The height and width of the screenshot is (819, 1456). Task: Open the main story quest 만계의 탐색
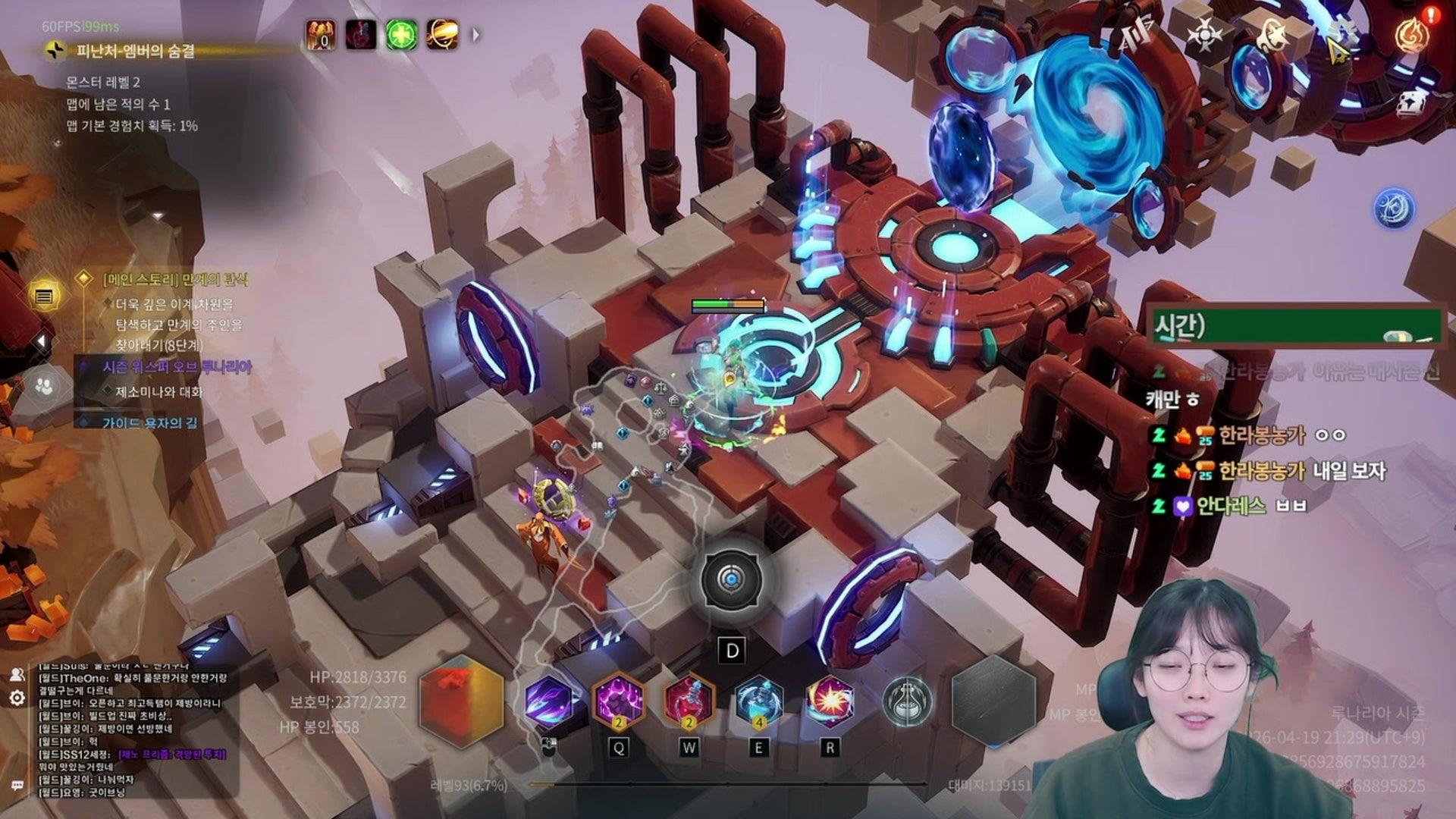(x=175, y=280)
